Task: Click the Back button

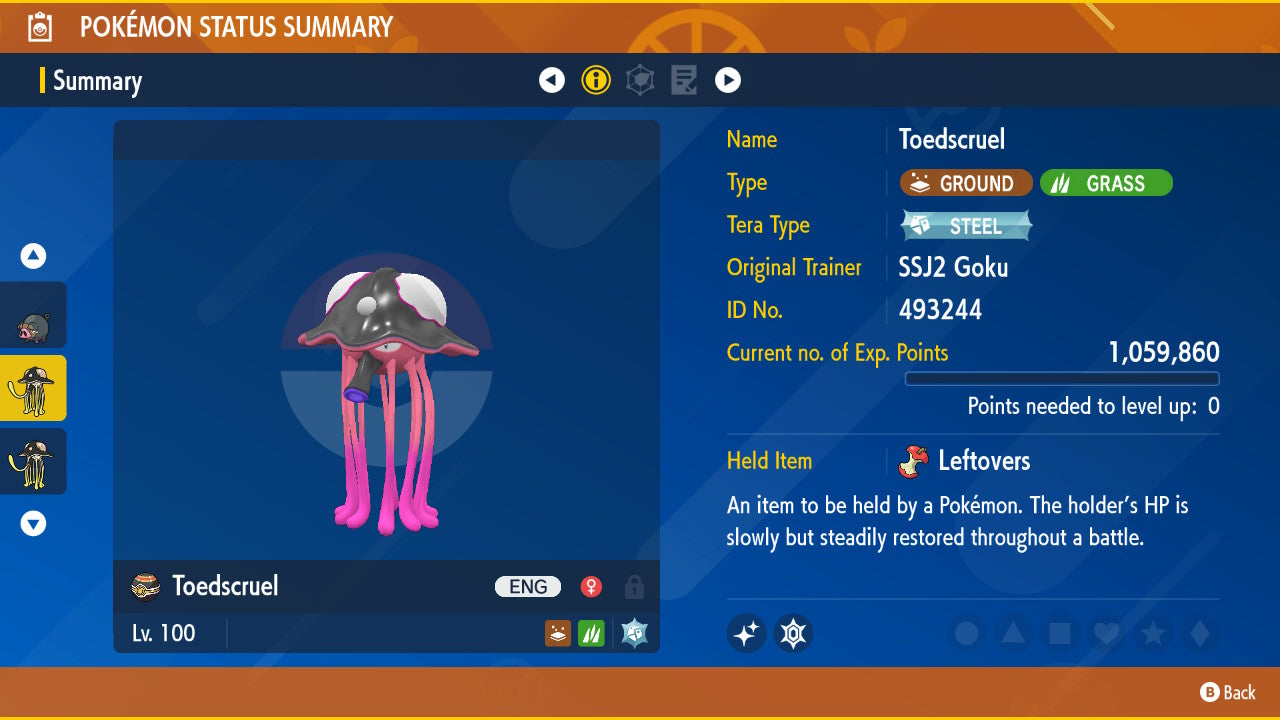Action: [x=1228, y=692]
